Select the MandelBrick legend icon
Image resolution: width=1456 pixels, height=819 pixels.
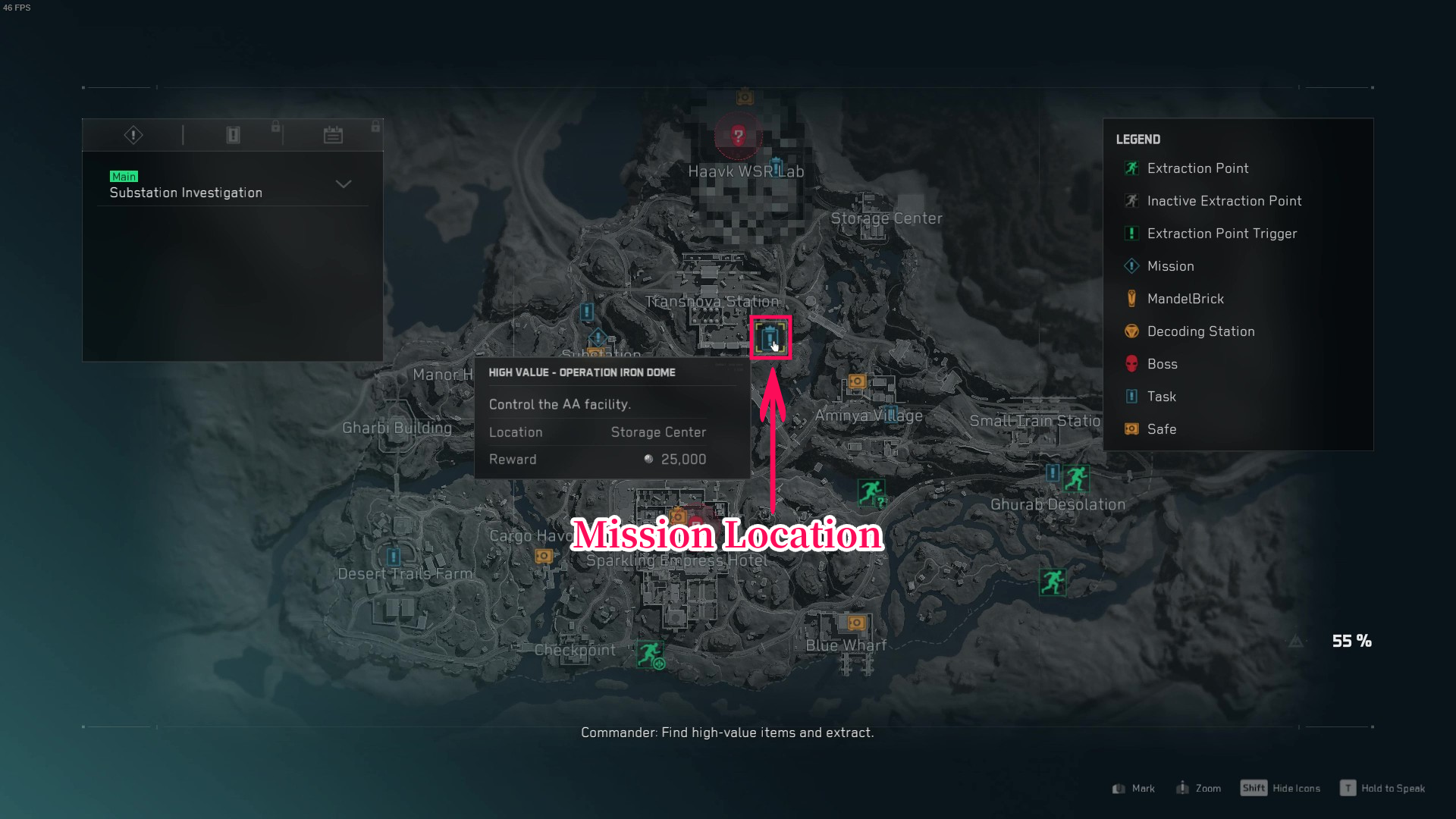[x=1131, y=298]
